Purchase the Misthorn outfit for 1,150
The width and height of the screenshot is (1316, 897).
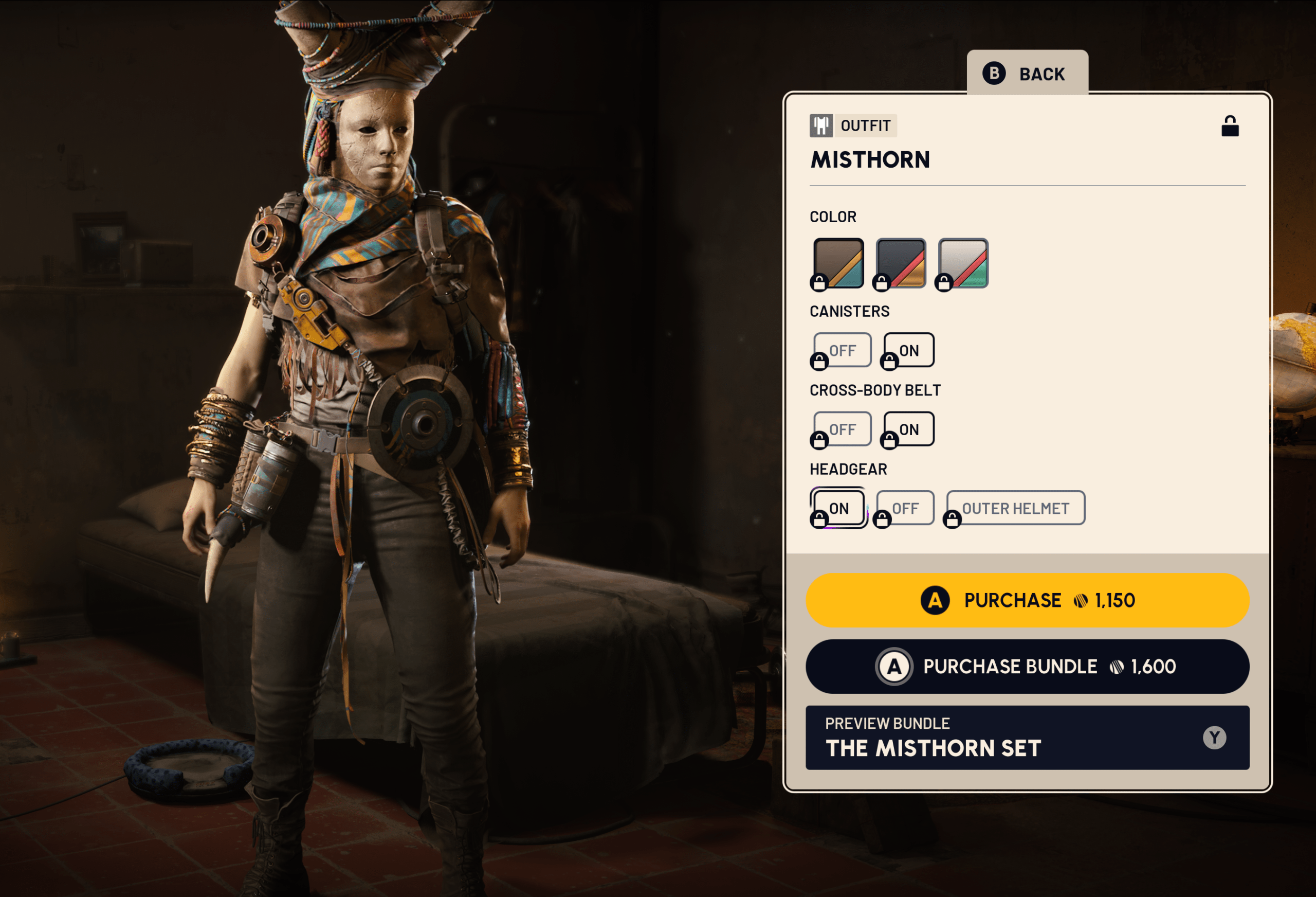(1027, 600)
